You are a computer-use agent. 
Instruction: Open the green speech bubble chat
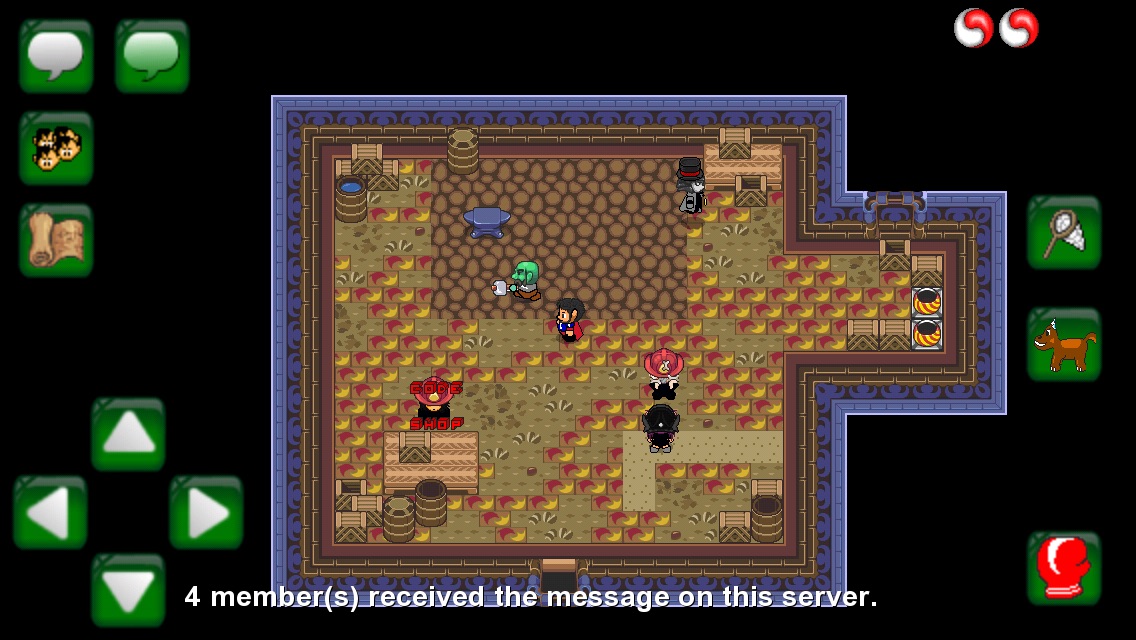tap(152, 56)
